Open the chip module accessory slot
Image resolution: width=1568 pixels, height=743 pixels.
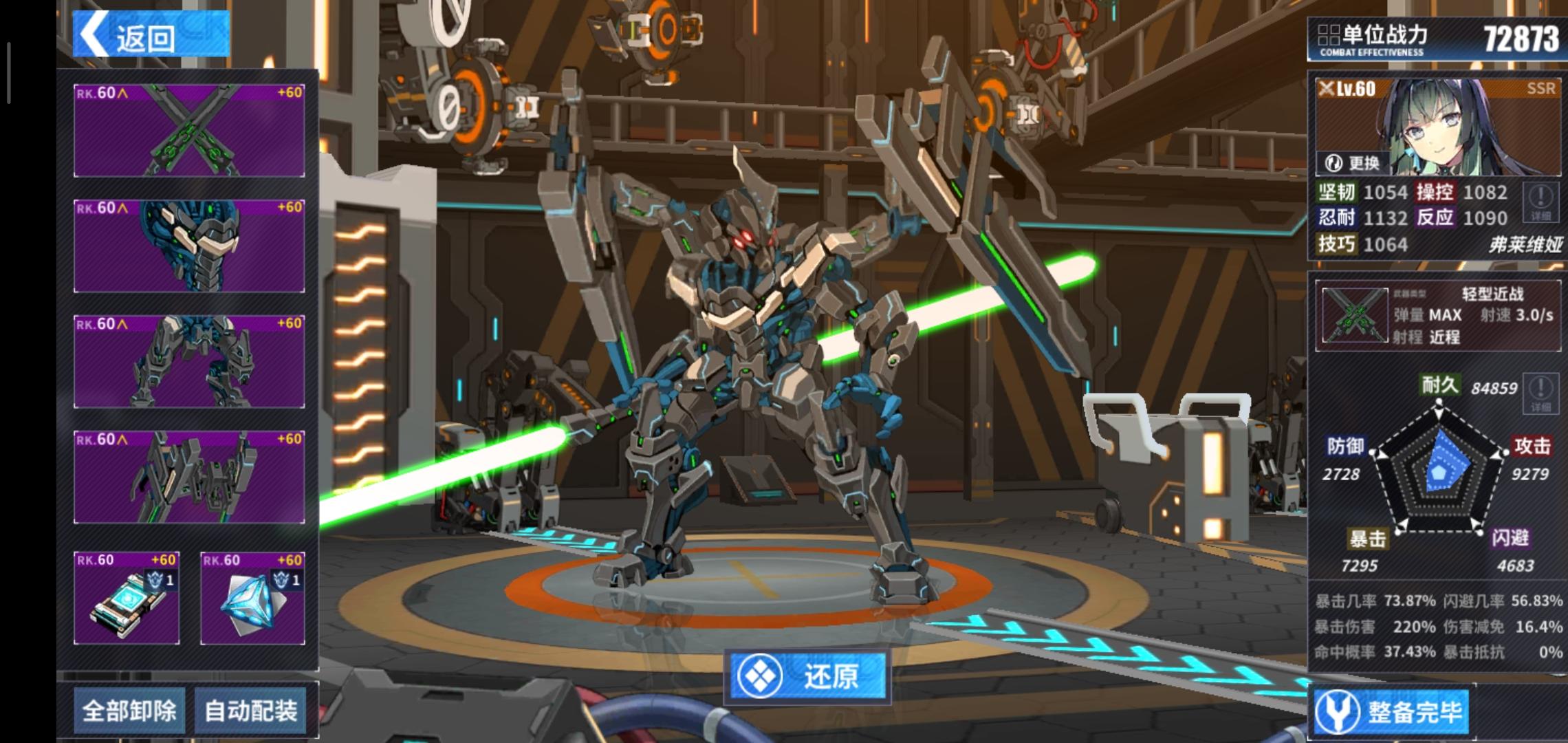(127, 598)
